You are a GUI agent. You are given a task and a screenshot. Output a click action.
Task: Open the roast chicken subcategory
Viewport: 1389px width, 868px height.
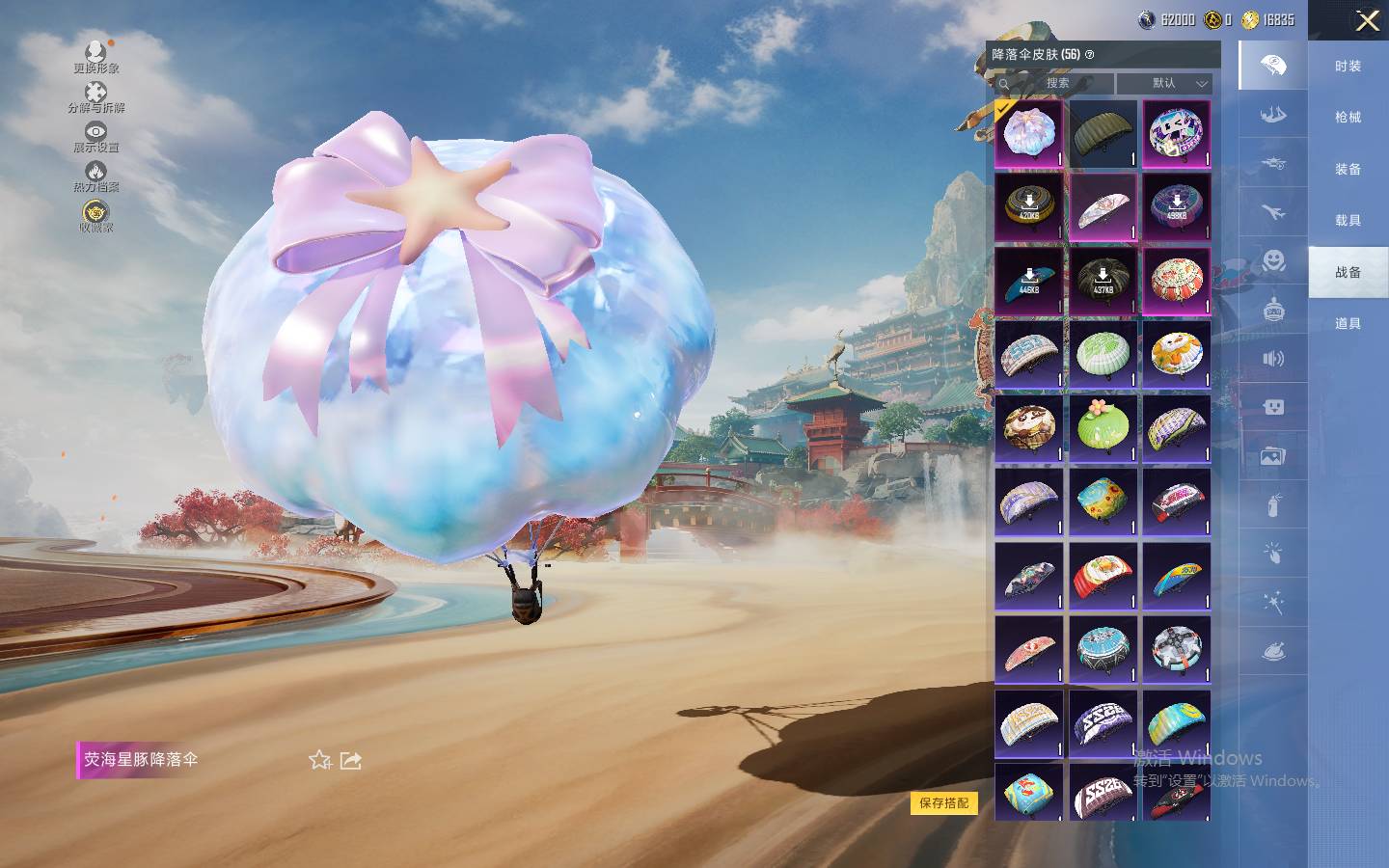1273,652
